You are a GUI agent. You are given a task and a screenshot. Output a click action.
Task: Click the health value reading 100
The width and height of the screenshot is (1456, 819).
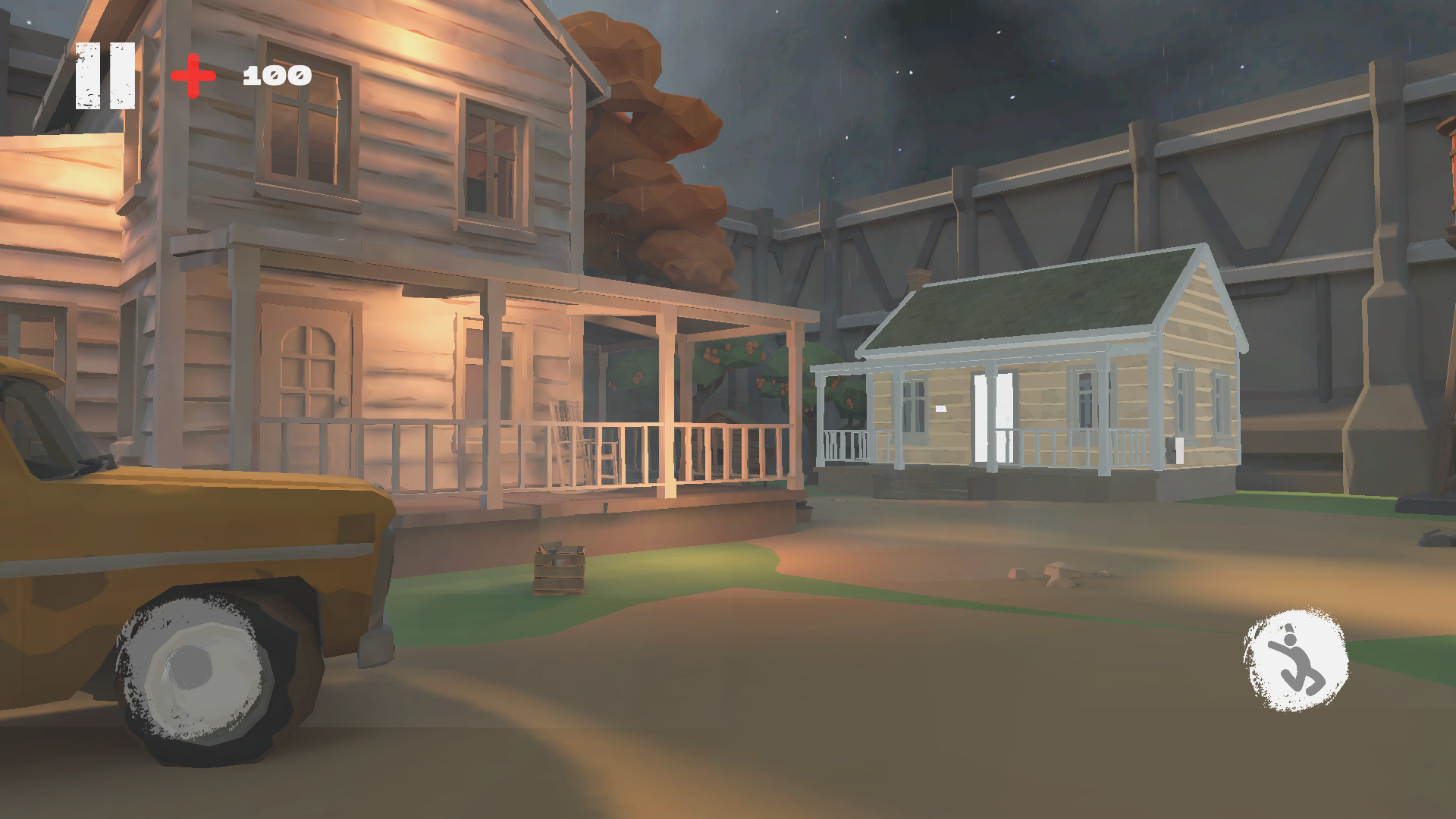click(275, 74)
